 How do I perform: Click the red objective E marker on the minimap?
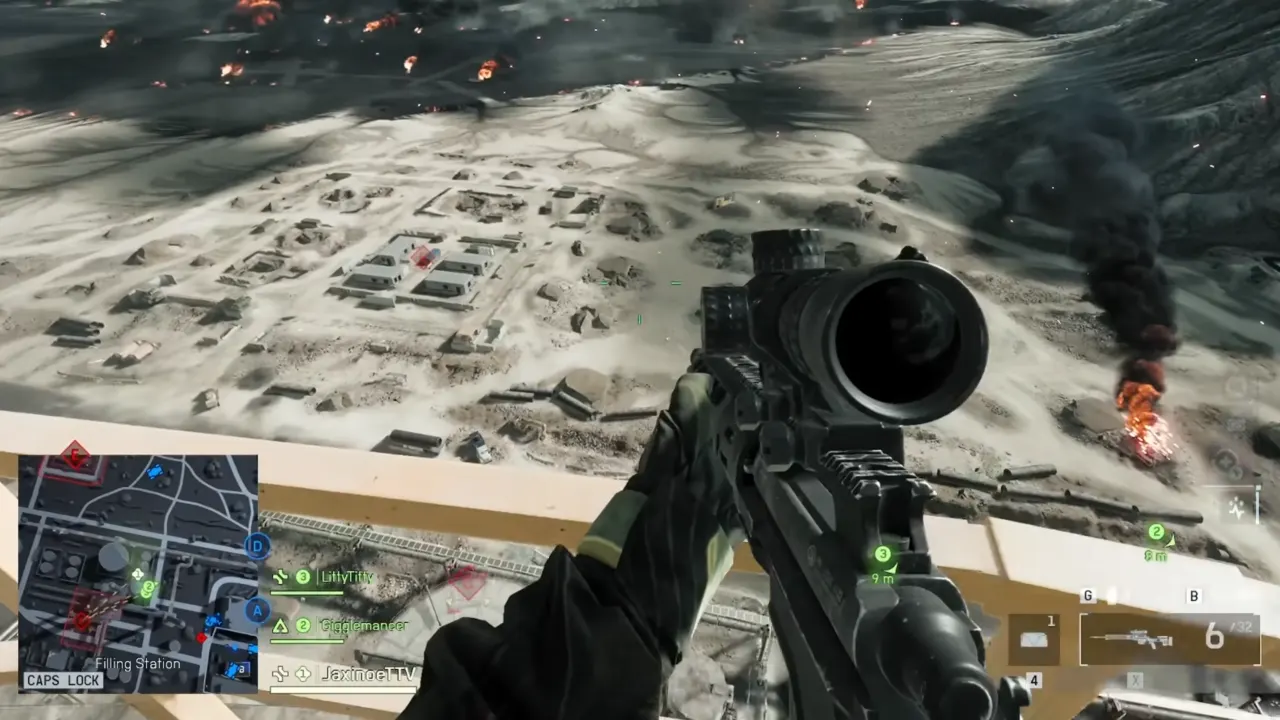[x=73, y=458]
